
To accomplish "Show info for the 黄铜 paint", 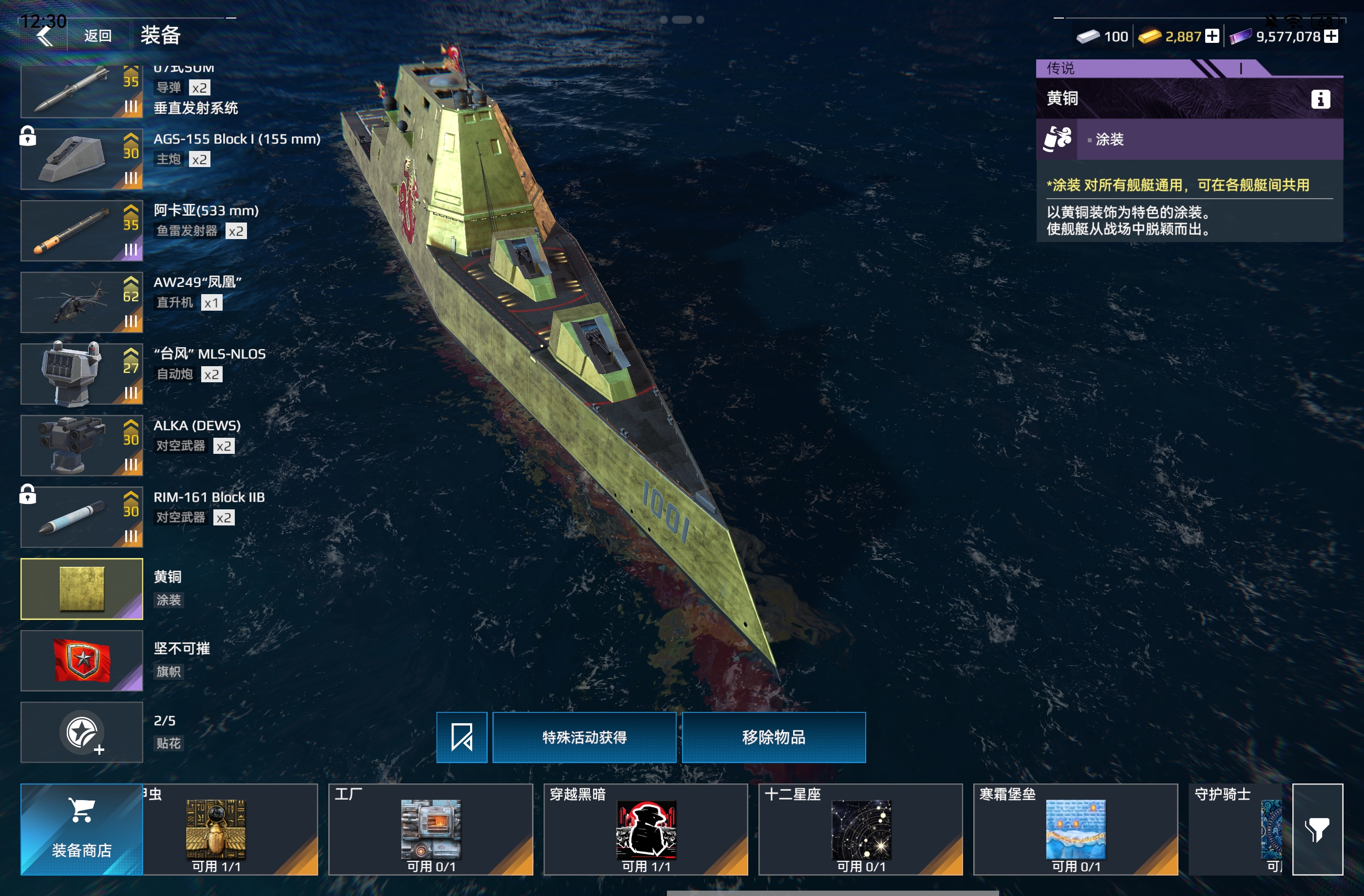I will tap(1320, 99).
